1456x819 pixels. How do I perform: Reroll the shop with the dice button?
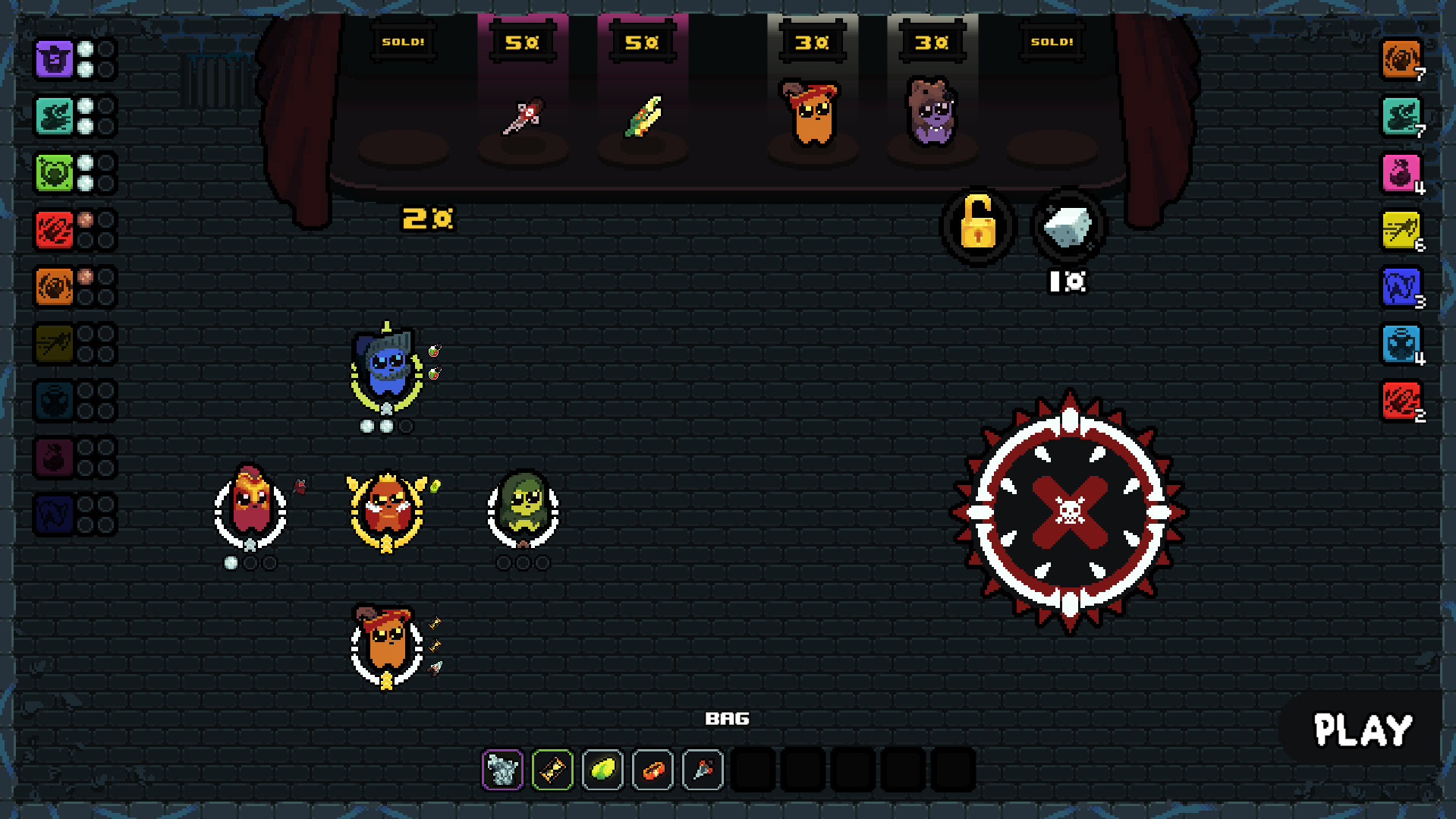1068,226
